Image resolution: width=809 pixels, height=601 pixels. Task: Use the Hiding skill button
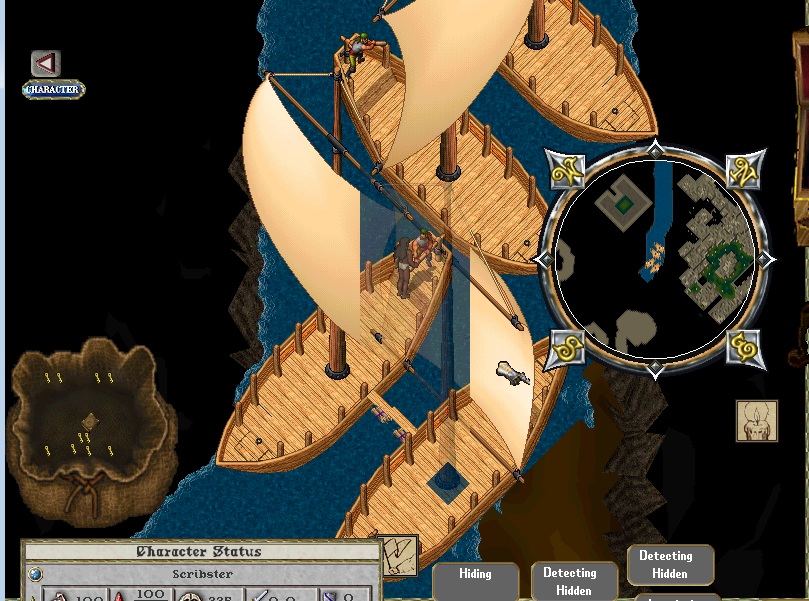475,574
